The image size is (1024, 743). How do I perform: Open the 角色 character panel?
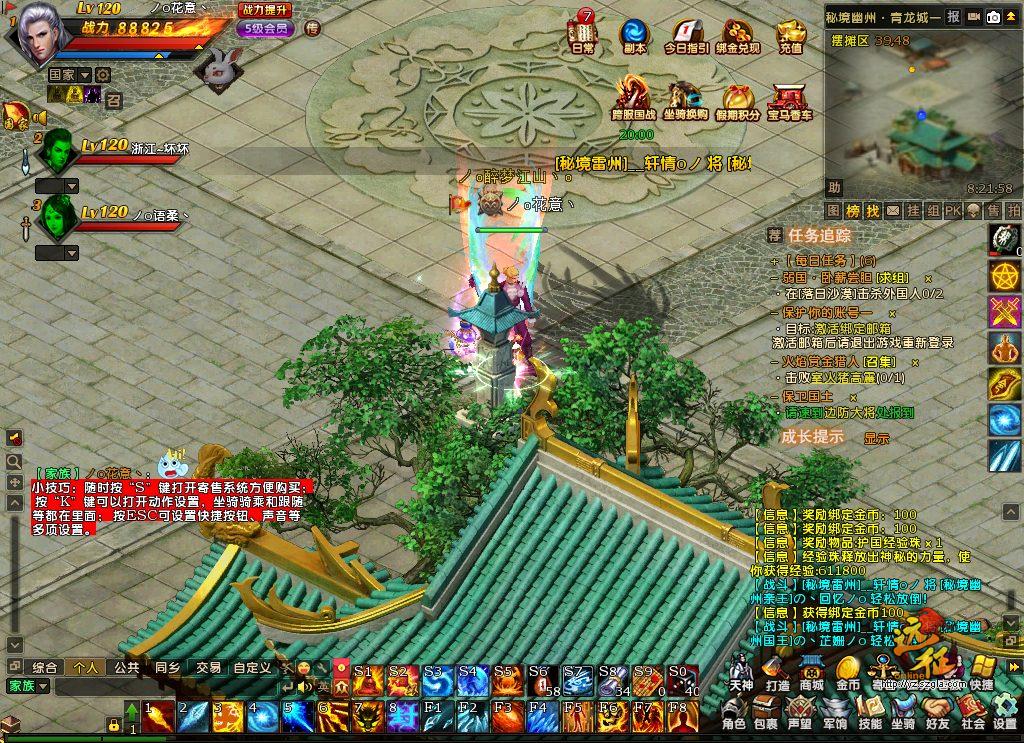(x=735, y=712)
